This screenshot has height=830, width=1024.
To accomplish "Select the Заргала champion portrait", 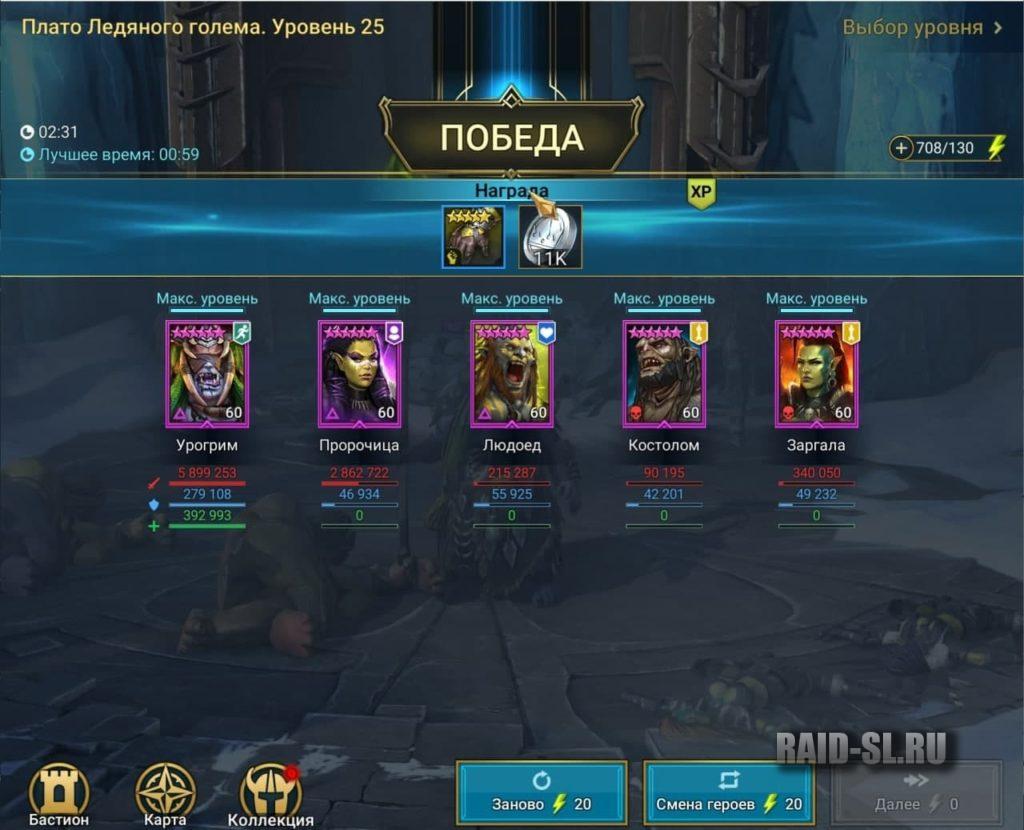I will (817, 374).
